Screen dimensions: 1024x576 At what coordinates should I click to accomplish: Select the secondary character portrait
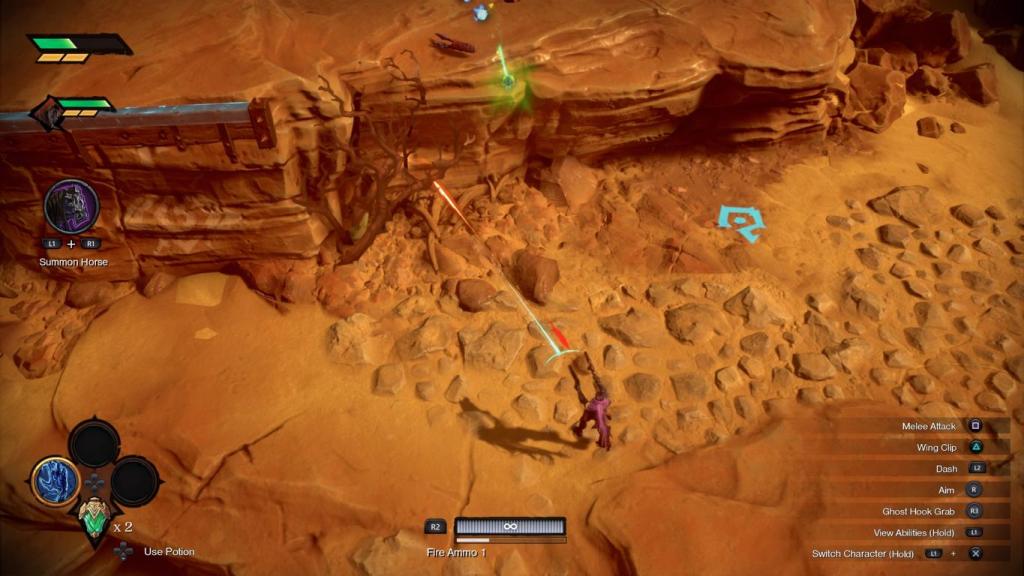tap(46, 114)
